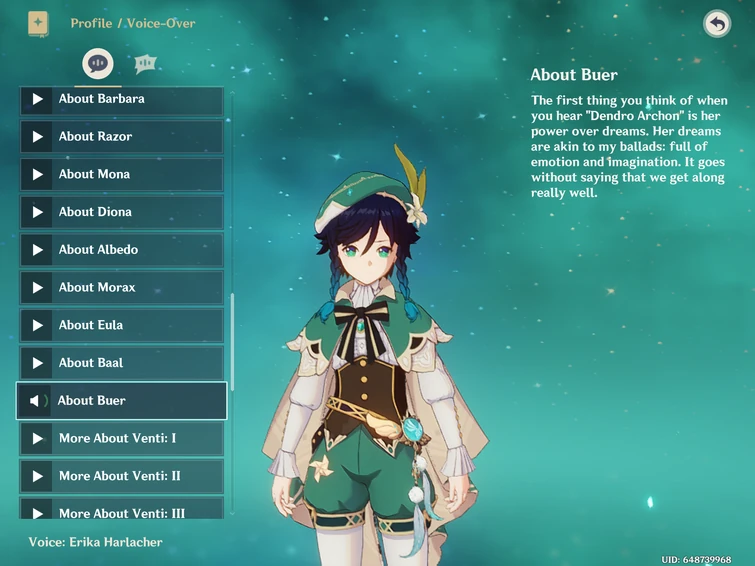Play the About Baal voice line
755x566 pixels.
click(121, 363)
